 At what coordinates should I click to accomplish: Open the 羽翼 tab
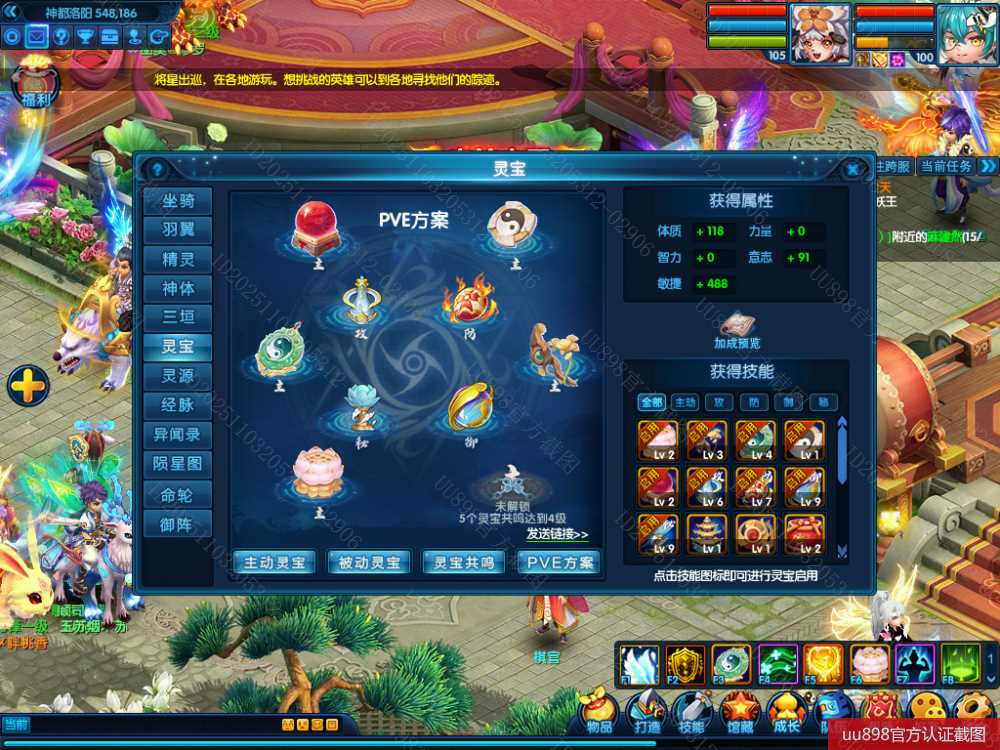click(178, 230)
